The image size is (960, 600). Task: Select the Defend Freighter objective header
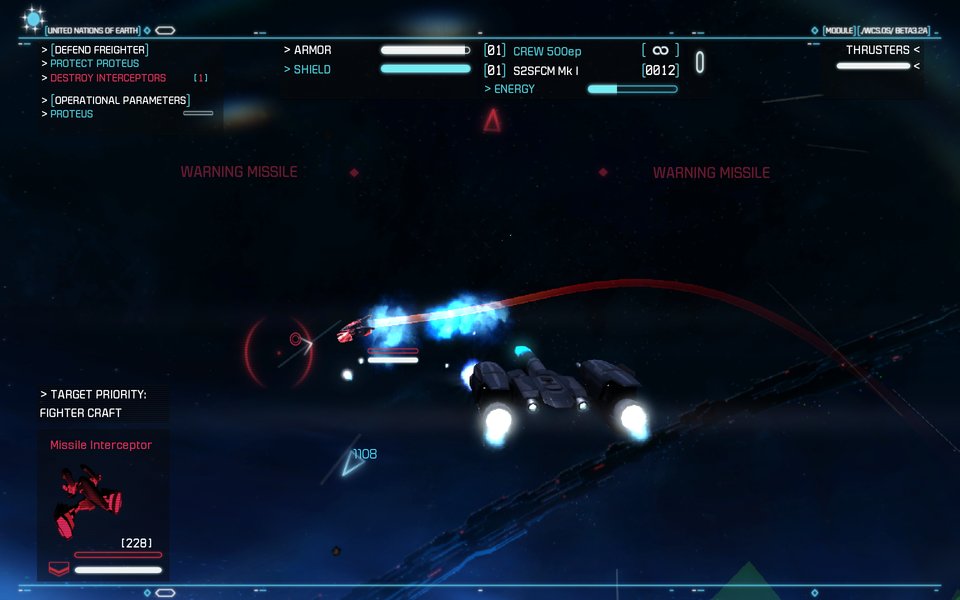pos(99,50)
